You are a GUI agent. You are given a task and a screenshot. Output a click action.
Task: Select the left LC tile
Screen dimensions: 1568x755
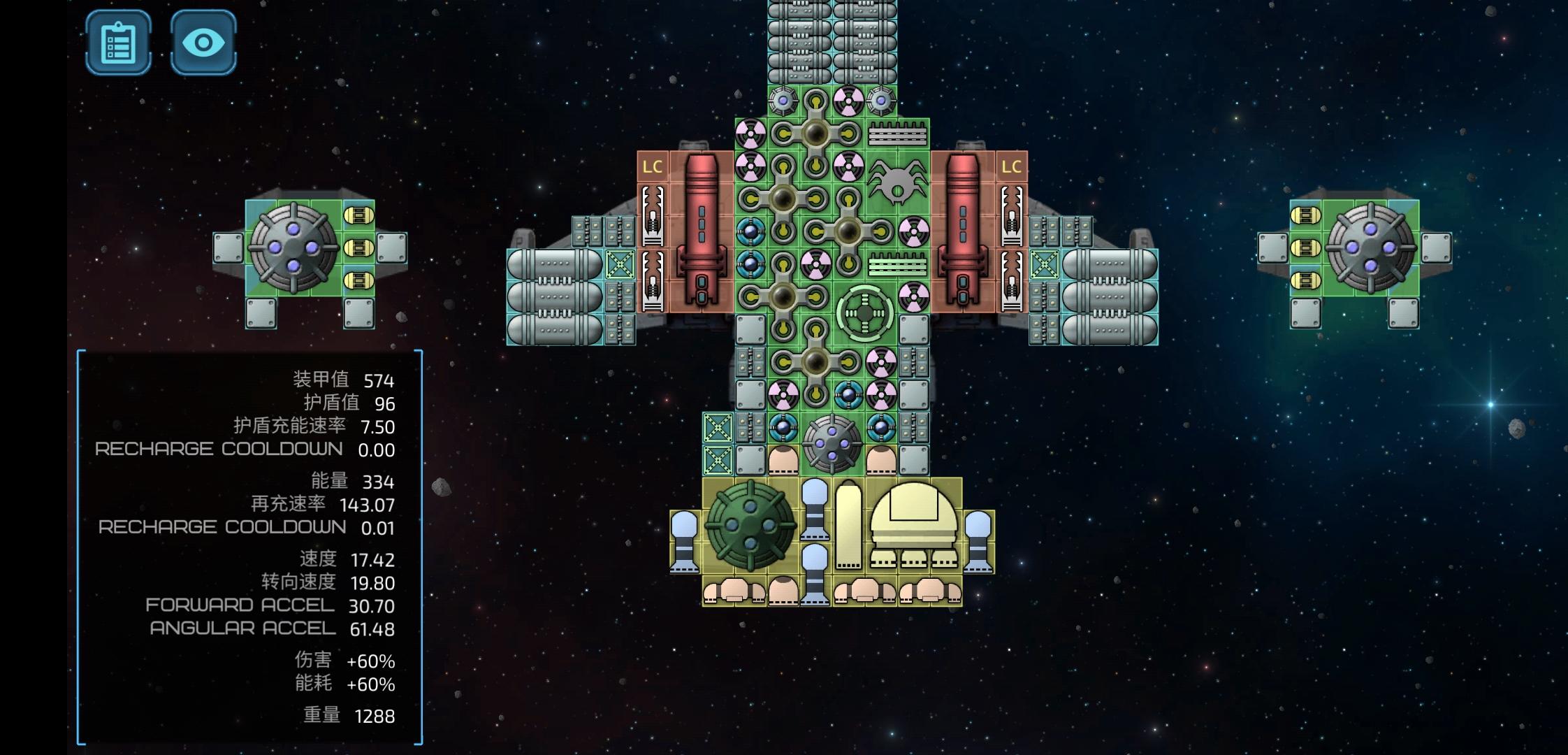tap(652, 167)
